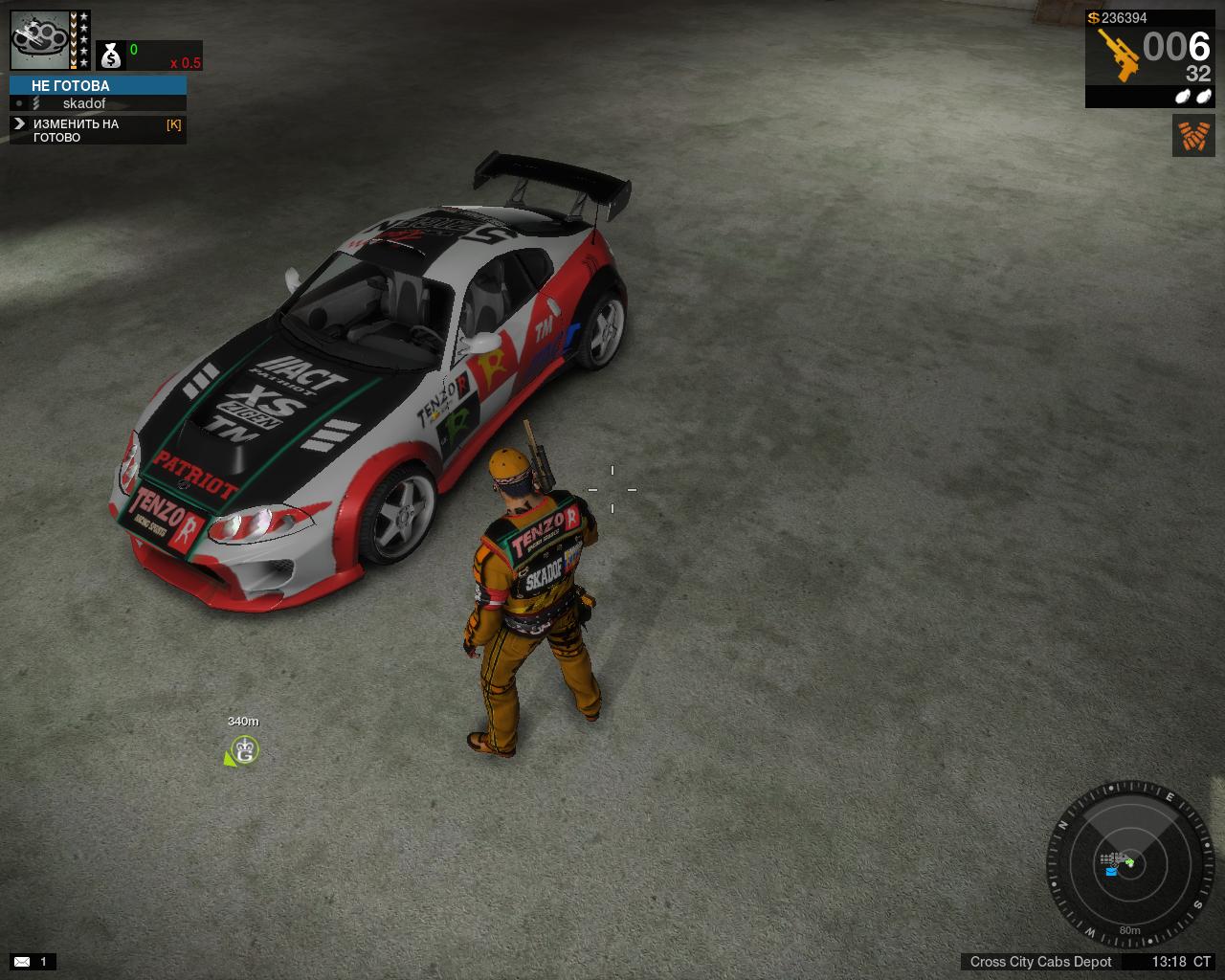
Task: Select the НЕ ГОТОВА status header
Action: pos(98,85)
